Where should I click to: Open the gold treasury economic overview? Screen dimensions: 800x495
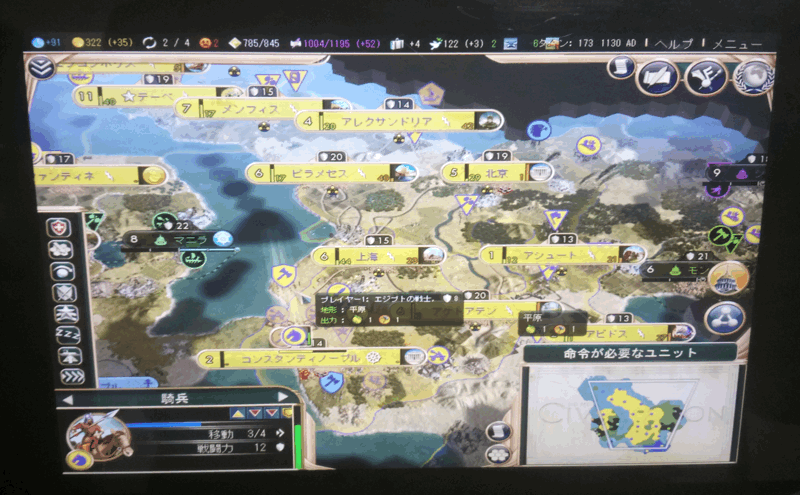[78, 43]
